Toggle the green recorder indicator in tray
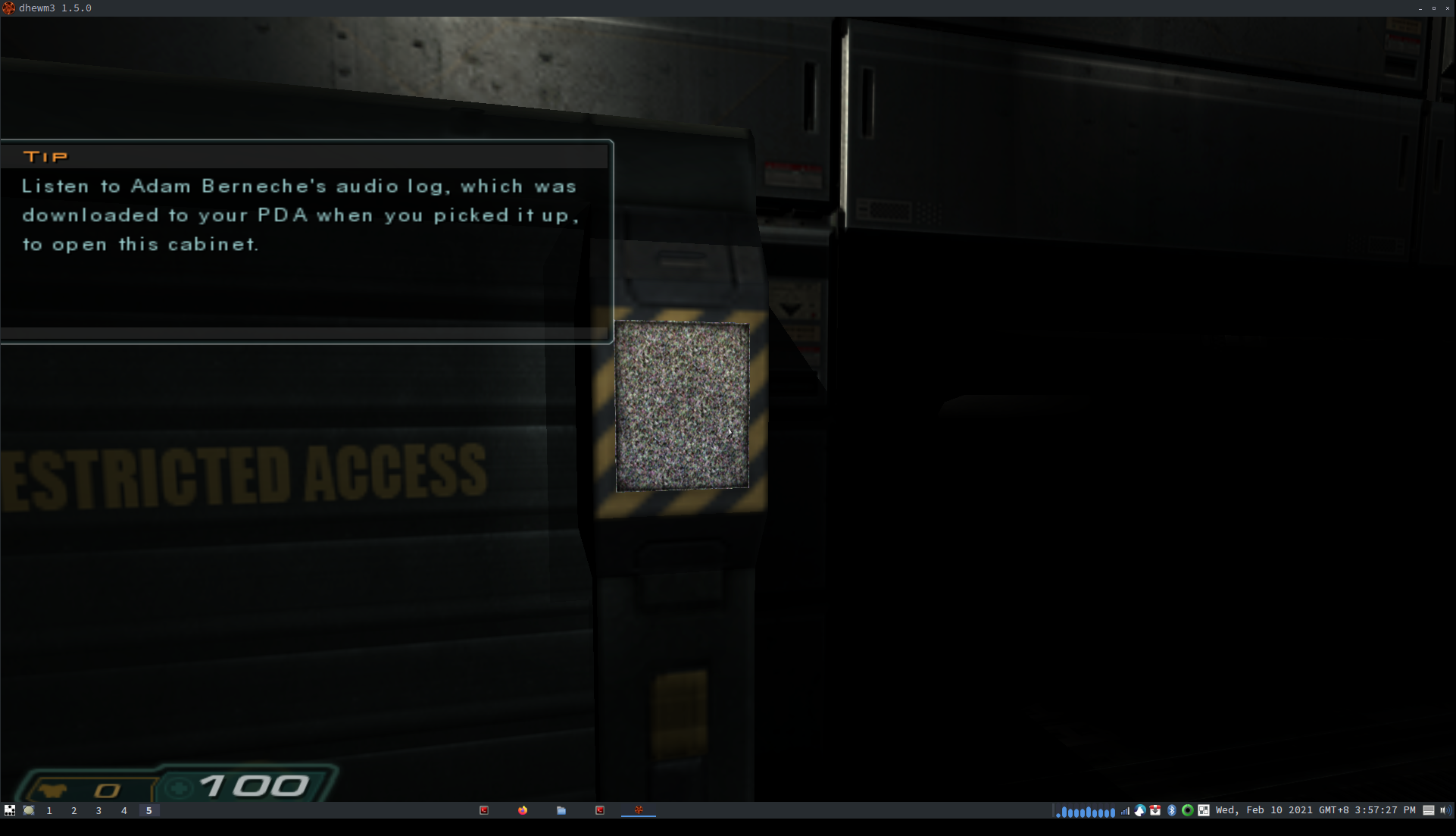Screen dimensions: 1456x836 [1188, 810]
